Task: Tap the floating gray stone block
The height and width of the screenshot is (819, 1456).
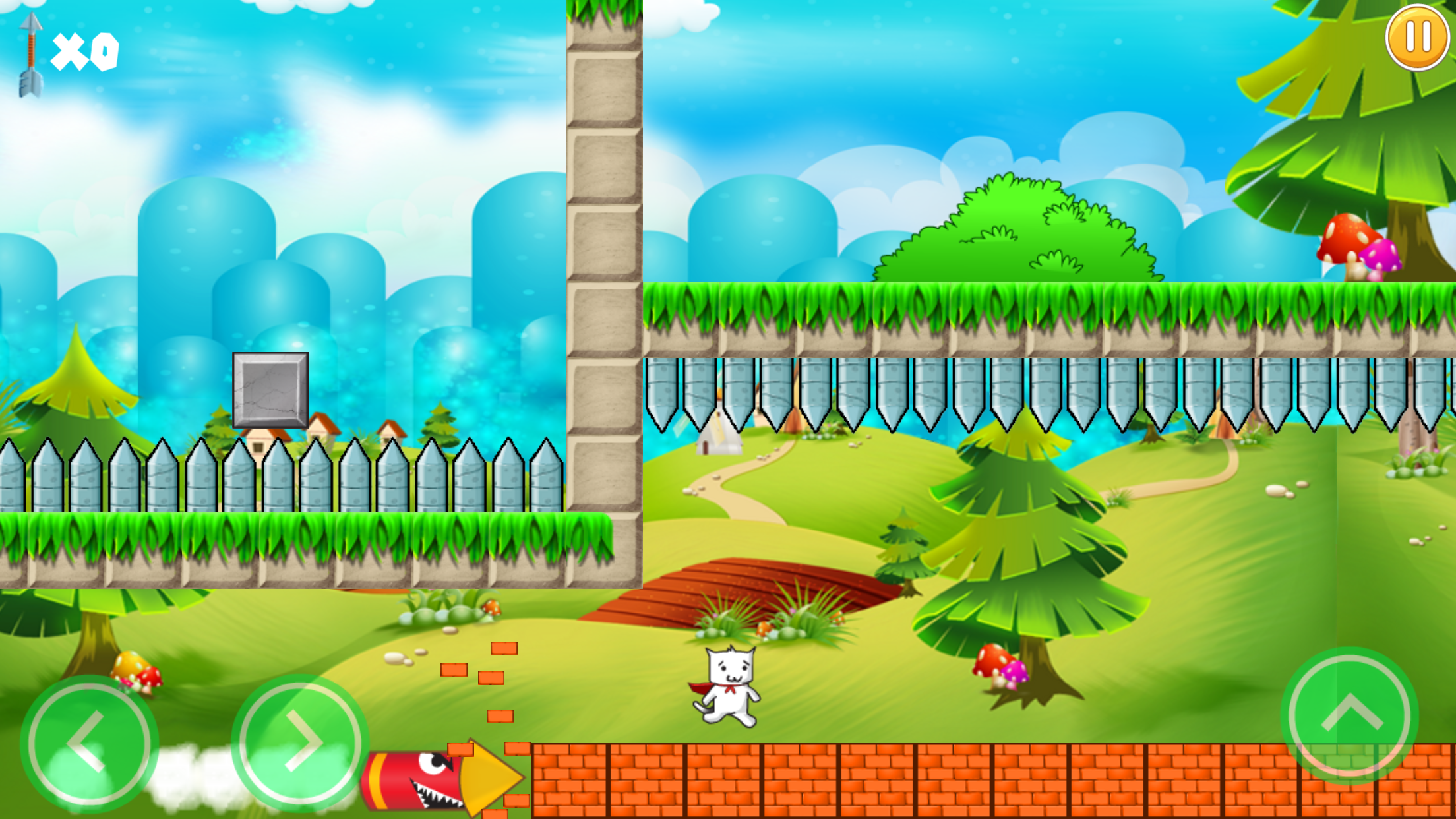Action: pyautogui.click(x=270, y=389)
